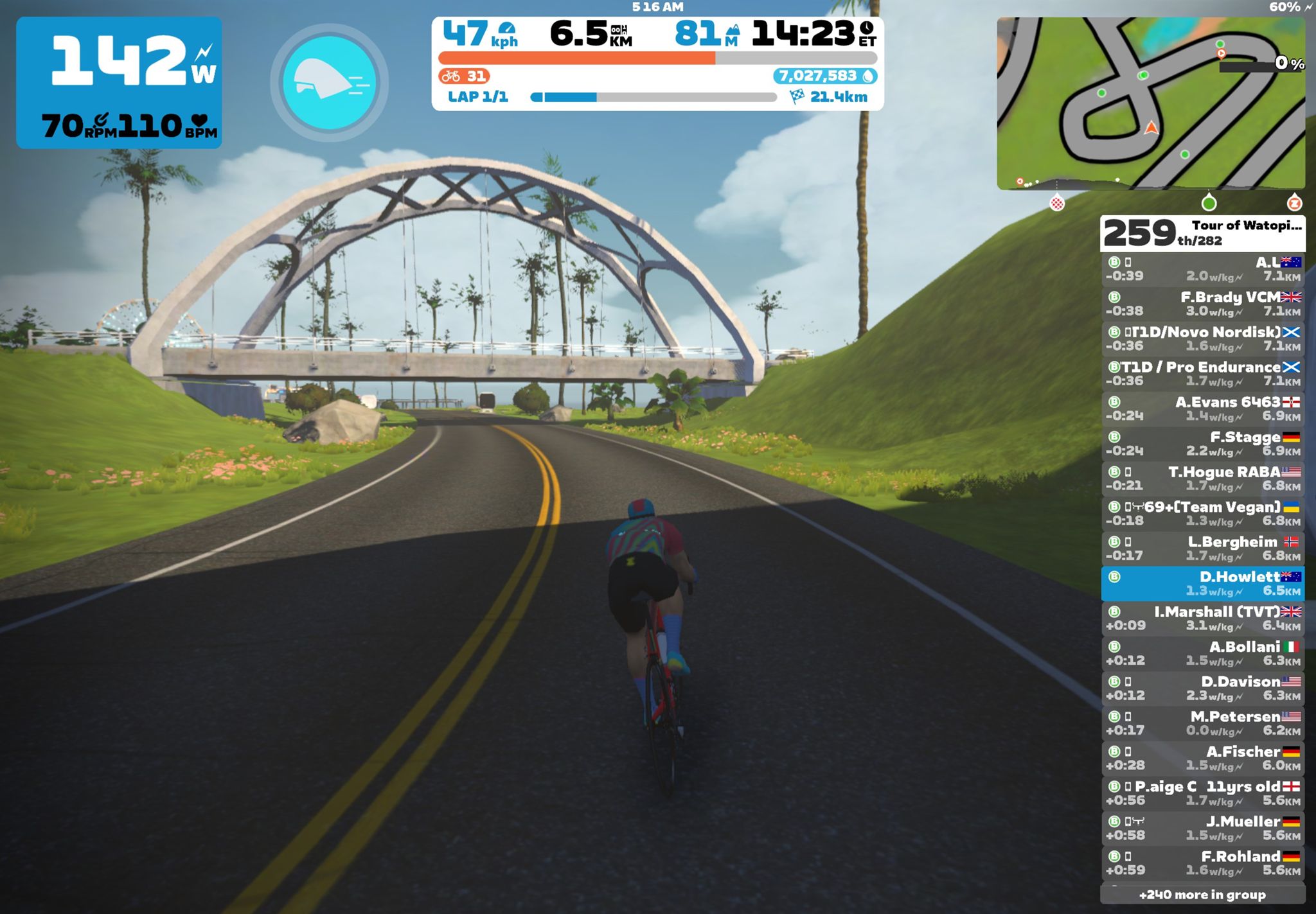Screen dimensions: 1316x914
Task: Select the power and heart rate panel
Action: [x=119, y=83]
